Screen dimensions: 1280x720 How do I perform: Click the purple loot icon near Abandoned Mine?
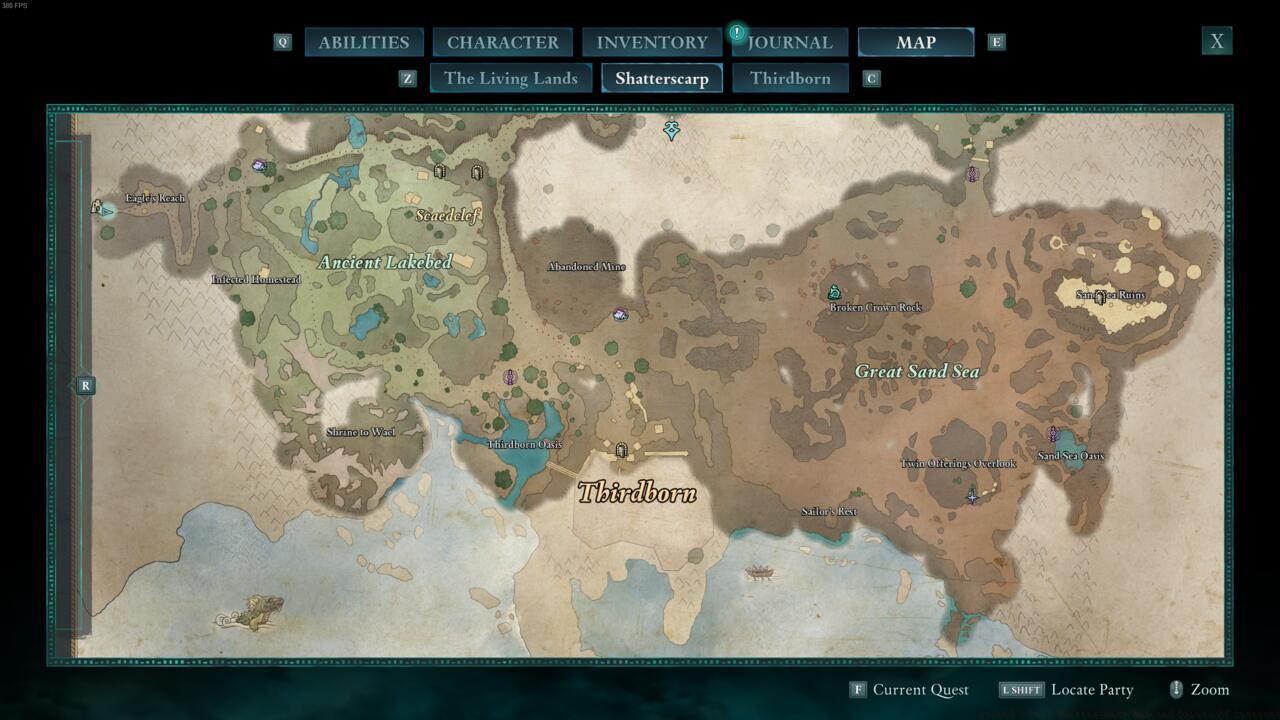click(x=620, y=314)
